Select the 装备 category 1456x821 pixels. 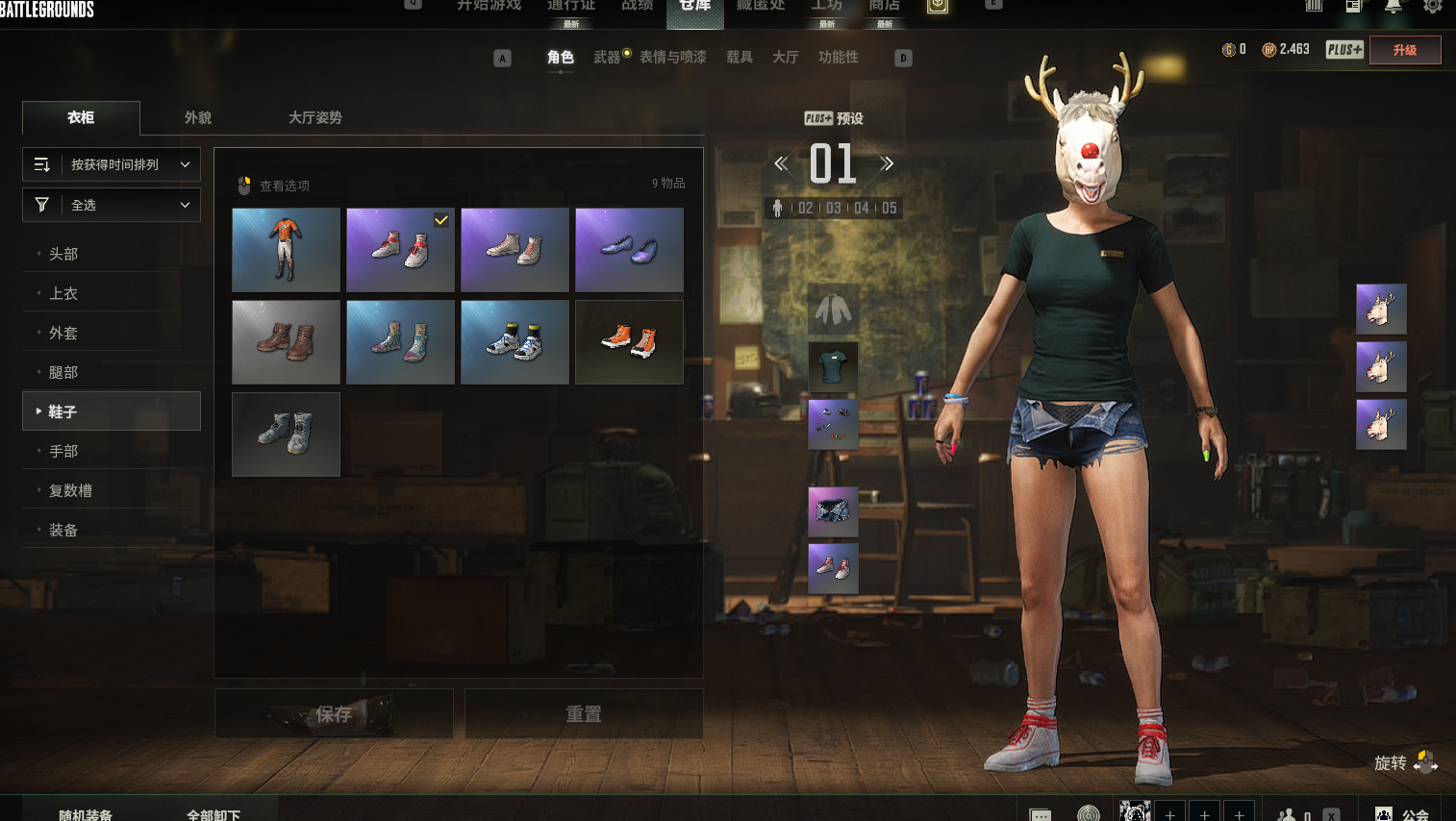tap(63, 530)
